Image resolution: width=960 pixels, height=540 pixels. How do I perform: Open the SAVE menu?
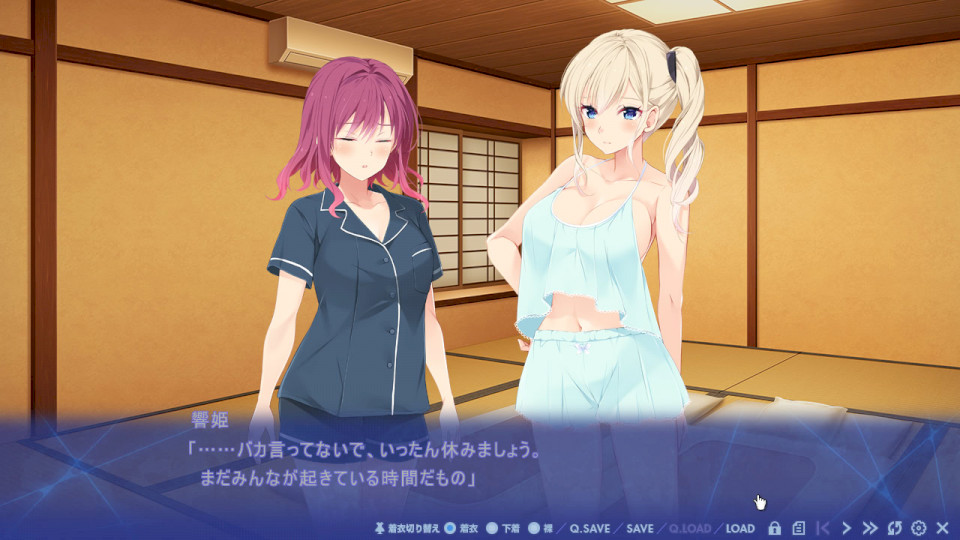tap(640, 528)
